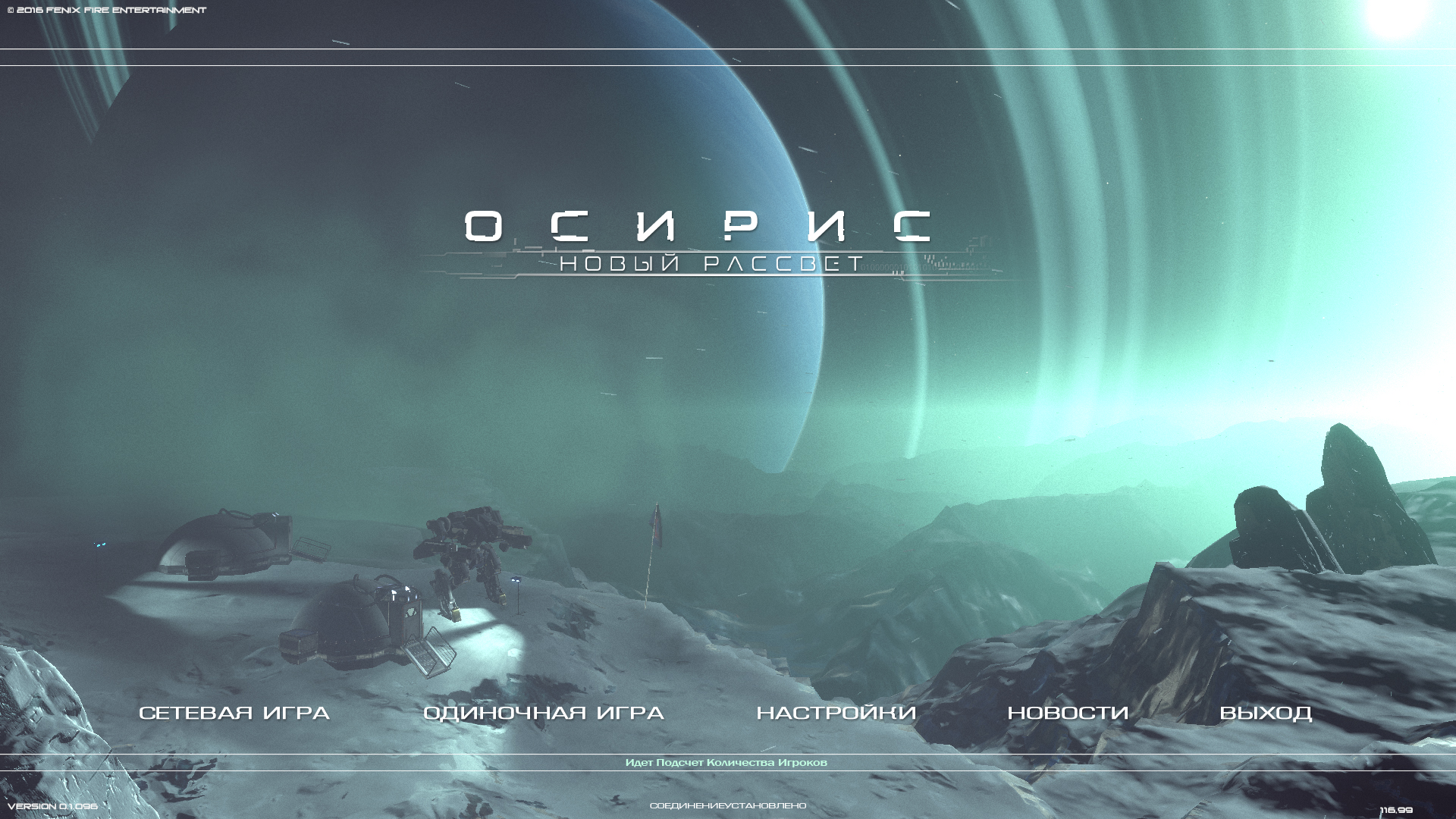The image size is (1456, 819).
Task: Click the СОЕДИНЕНИЕУСТАНОВЛЕНО connection status text
Action: (x=728, y=806)
